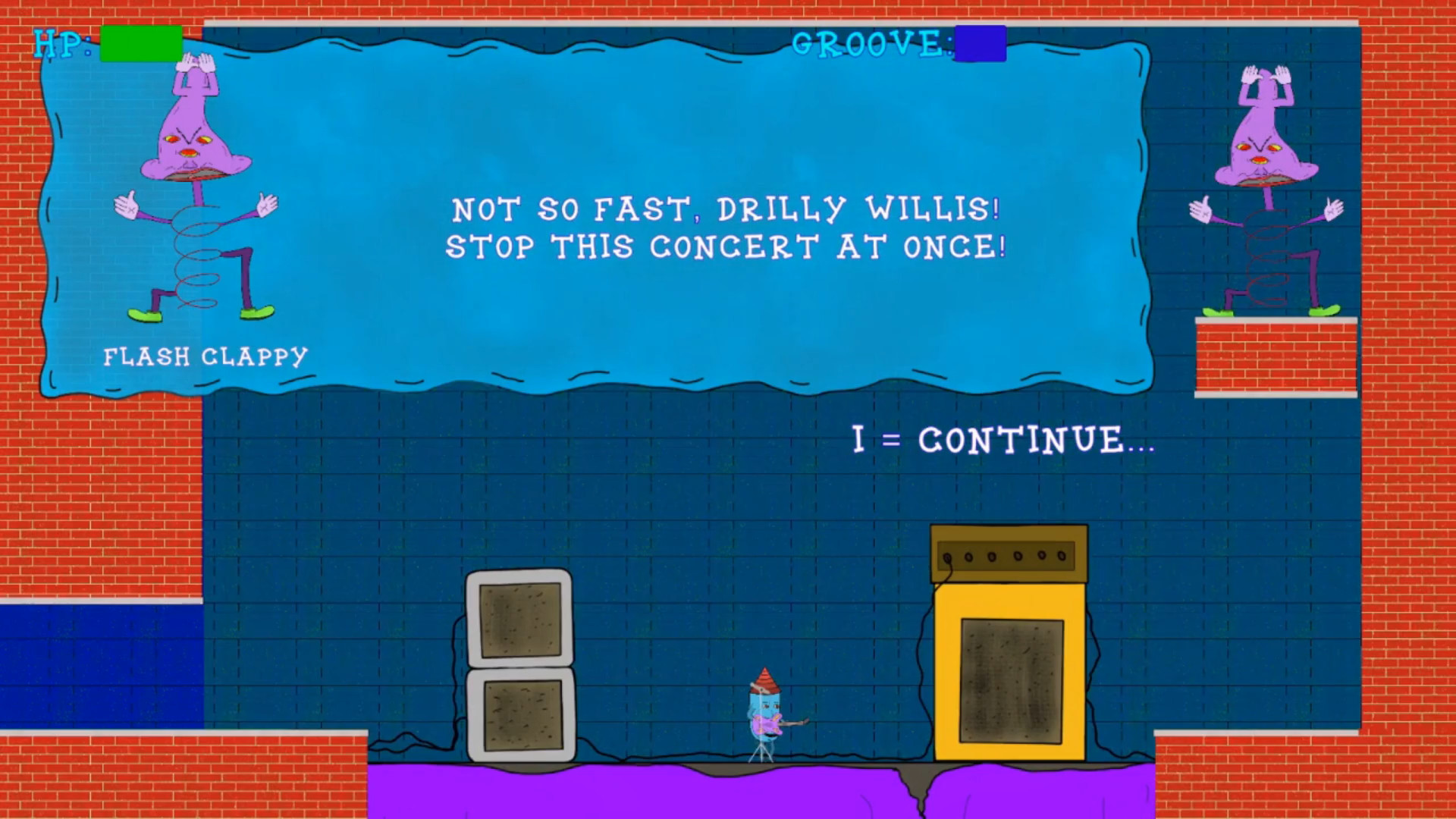1456x819 pixels.
Task: Click the blue GROOVE meter
Action: click(980, 44)
